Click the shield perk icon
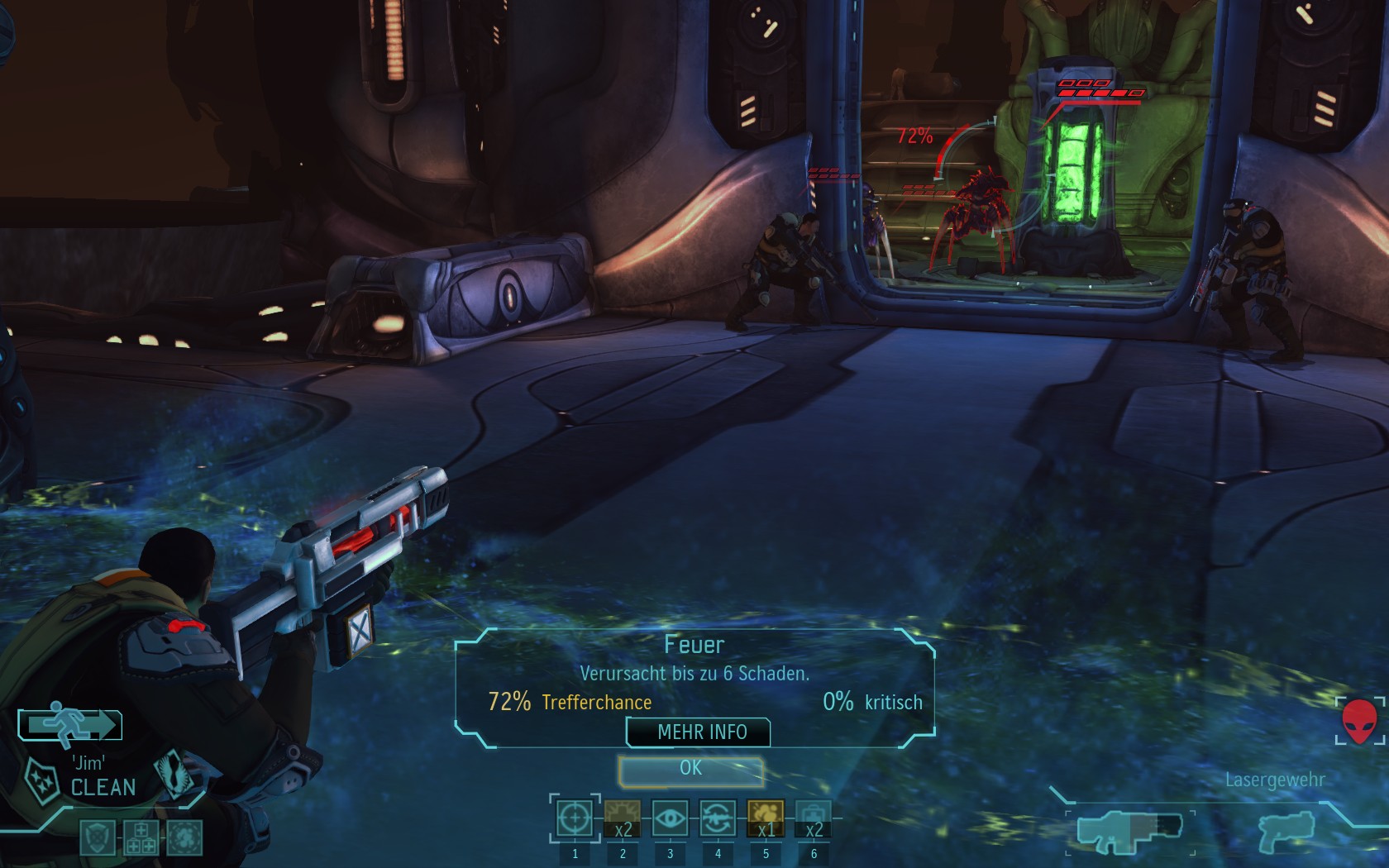1389x868 pixels. pyautogui.click(x=97, y=837)
